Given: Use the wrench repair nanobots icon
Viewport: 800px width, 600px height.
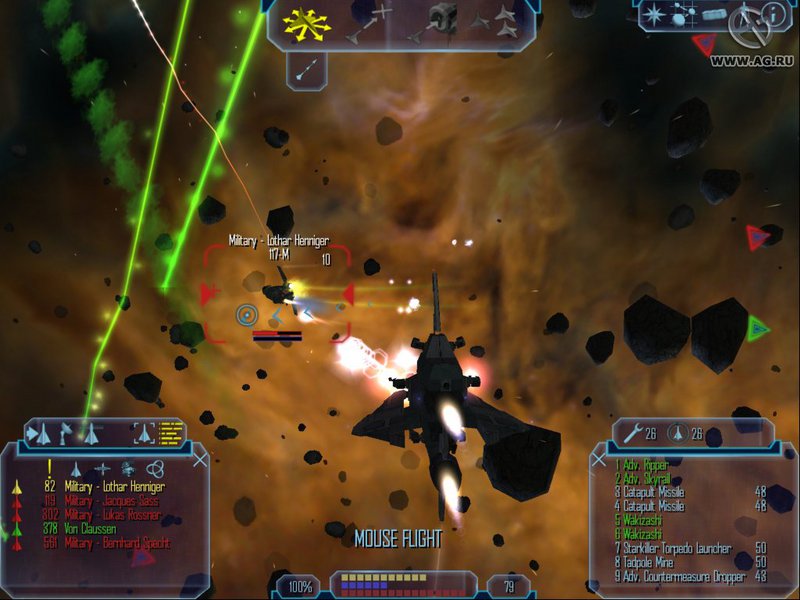Looking at the screenshot, I should pos(631,434).
